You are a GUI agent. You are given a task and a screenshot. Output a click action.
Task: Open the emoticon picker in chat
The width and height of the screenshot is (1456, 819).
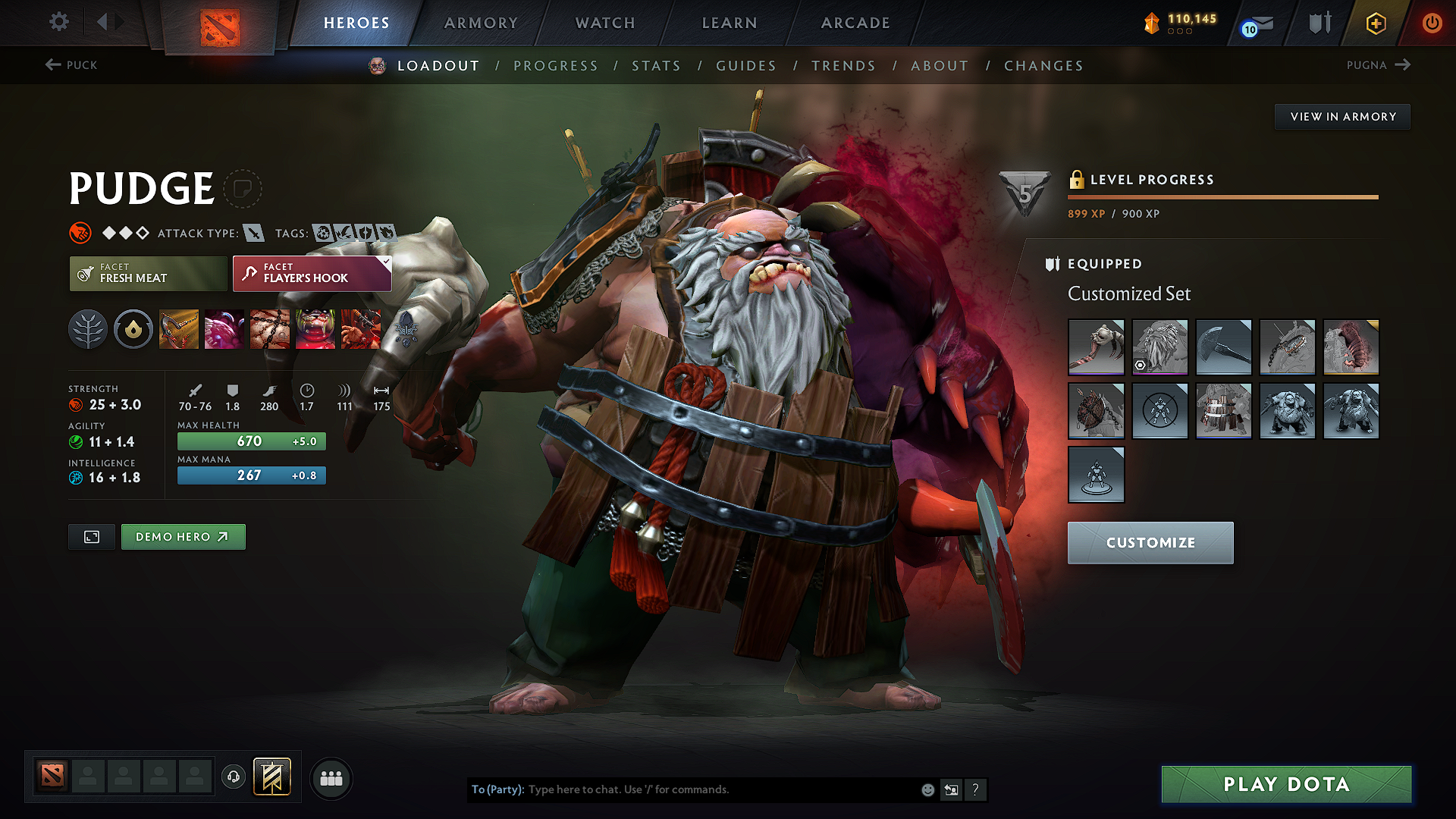coord(927,789)
